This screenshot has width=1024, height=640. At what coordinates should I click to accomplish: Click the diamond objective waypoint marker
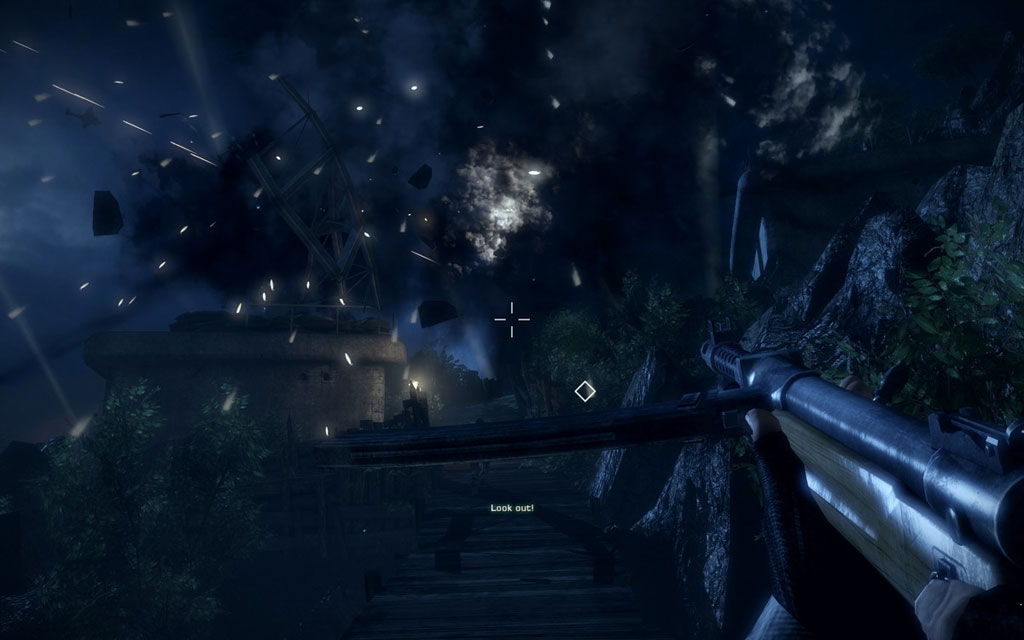click(585, 391)
